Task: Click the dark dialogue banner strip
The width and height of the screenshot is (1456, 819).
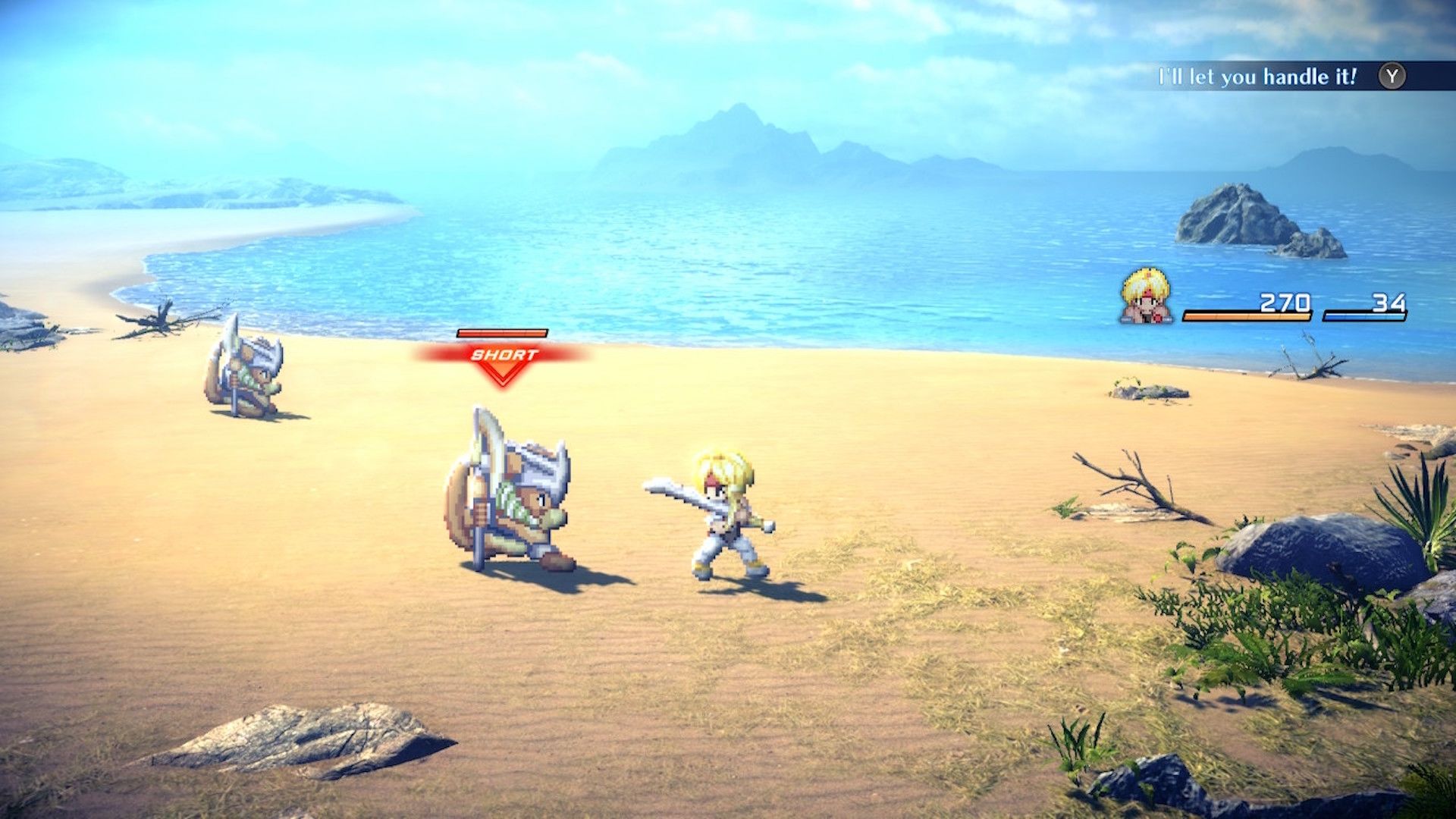Action: click(1289, 76)
